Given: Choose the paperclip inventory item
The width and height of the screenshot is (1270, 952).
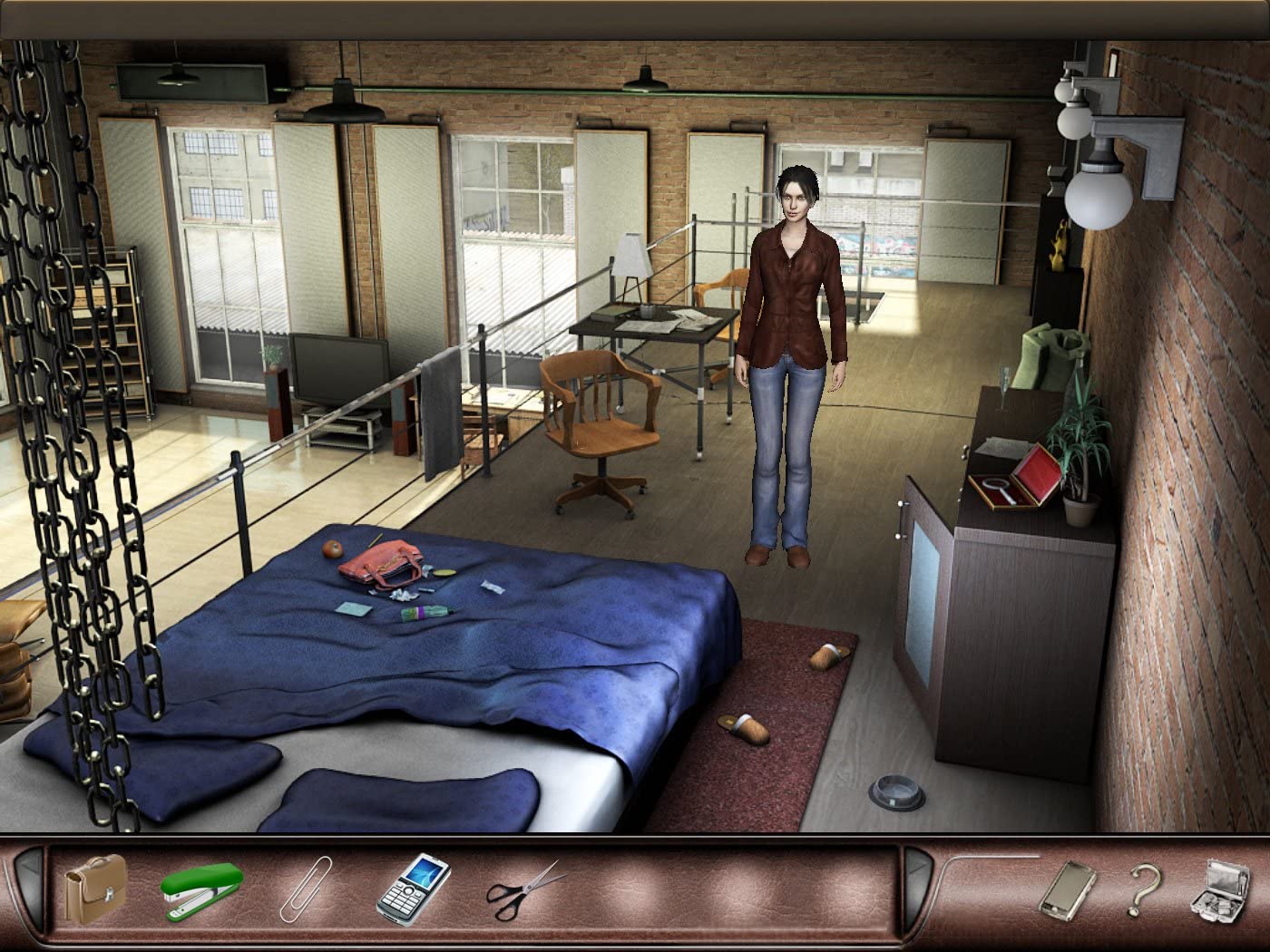Looking at the screenshot, I should pyautogui.click(x=306, y=889).
